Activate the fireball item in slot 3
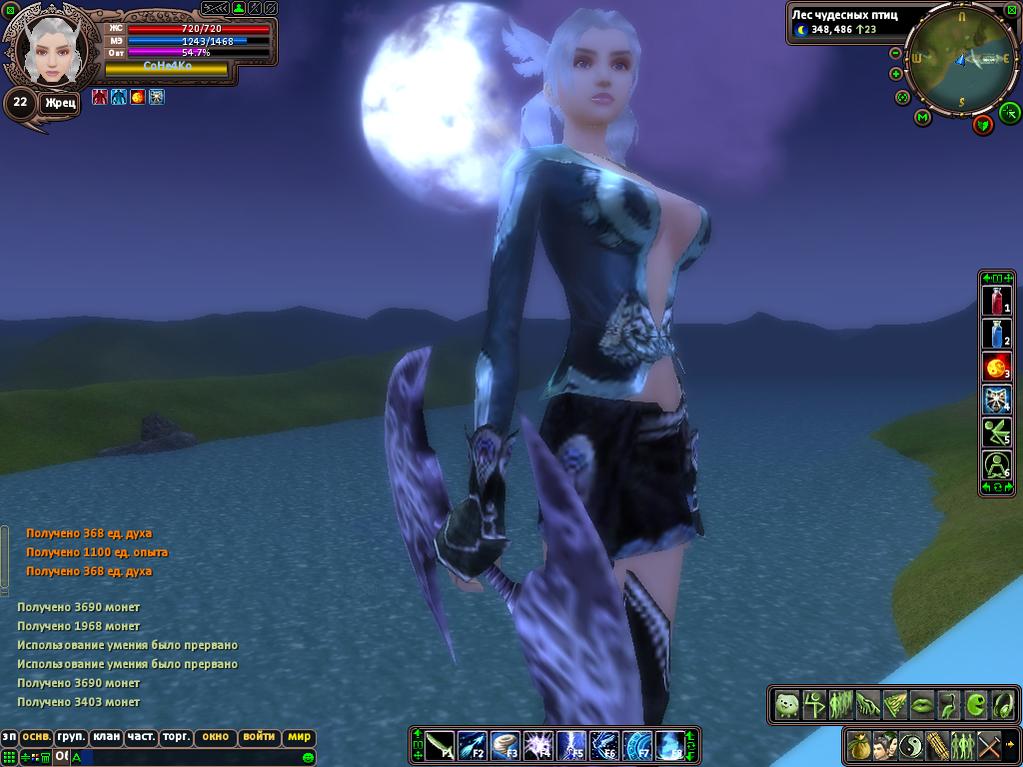The width and height of the screenshot is (1023, 767). (997, 367)
